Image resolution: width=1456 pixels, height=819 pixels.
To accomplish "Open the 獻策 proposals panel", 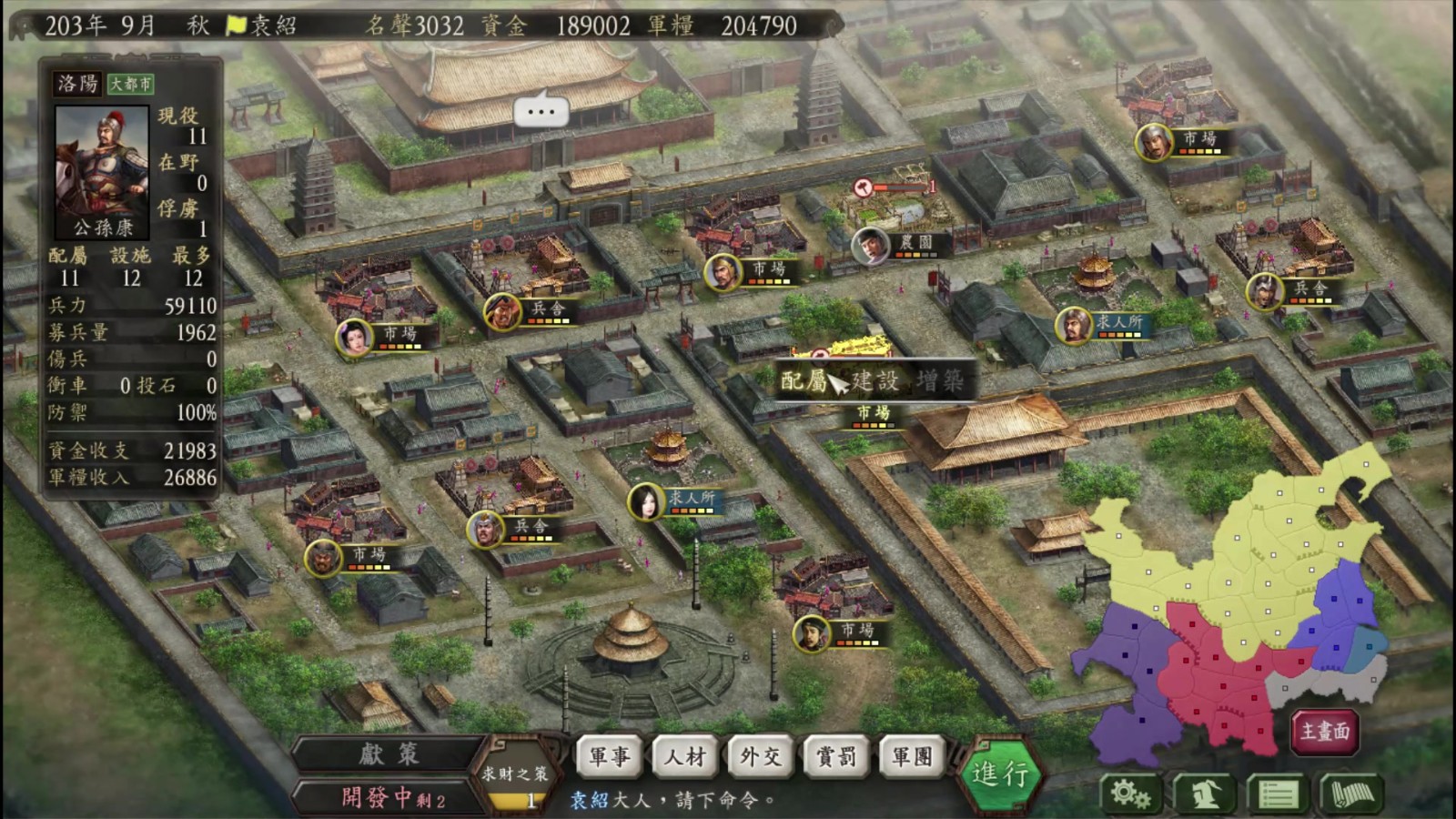I will click(389, 754).
